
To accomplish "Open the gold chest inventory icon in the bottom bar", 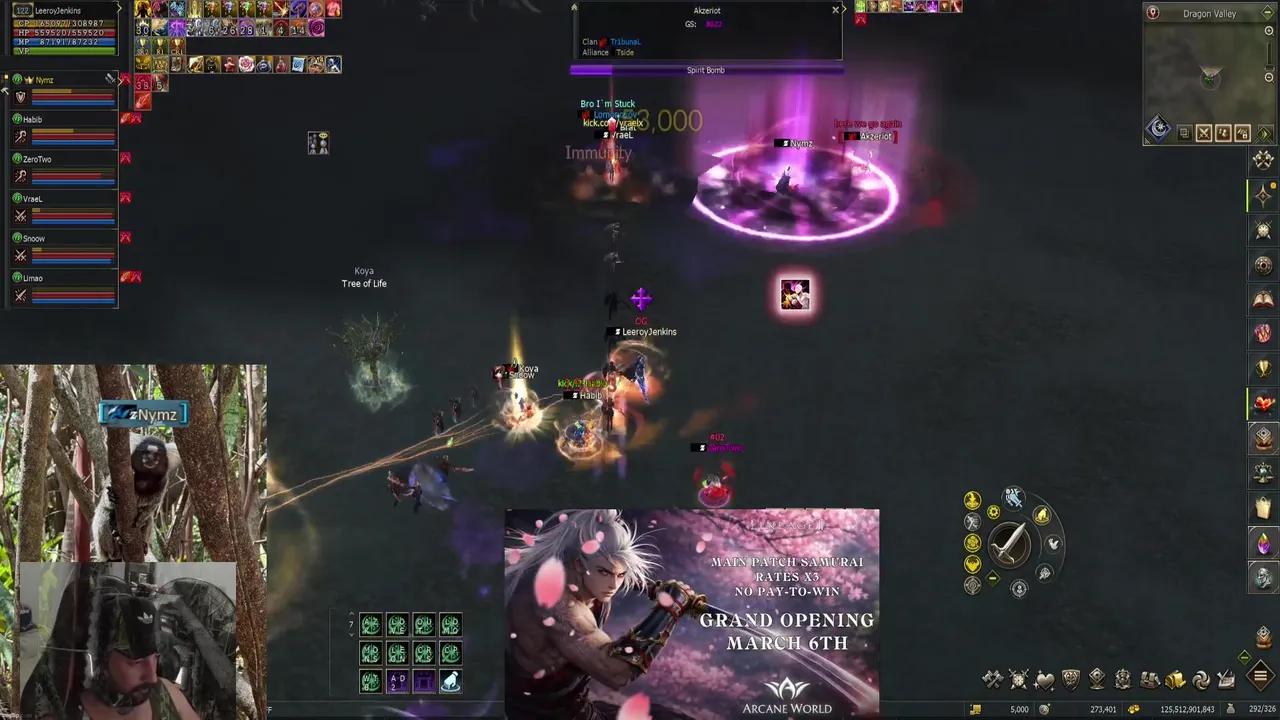I will (1174, 680).
